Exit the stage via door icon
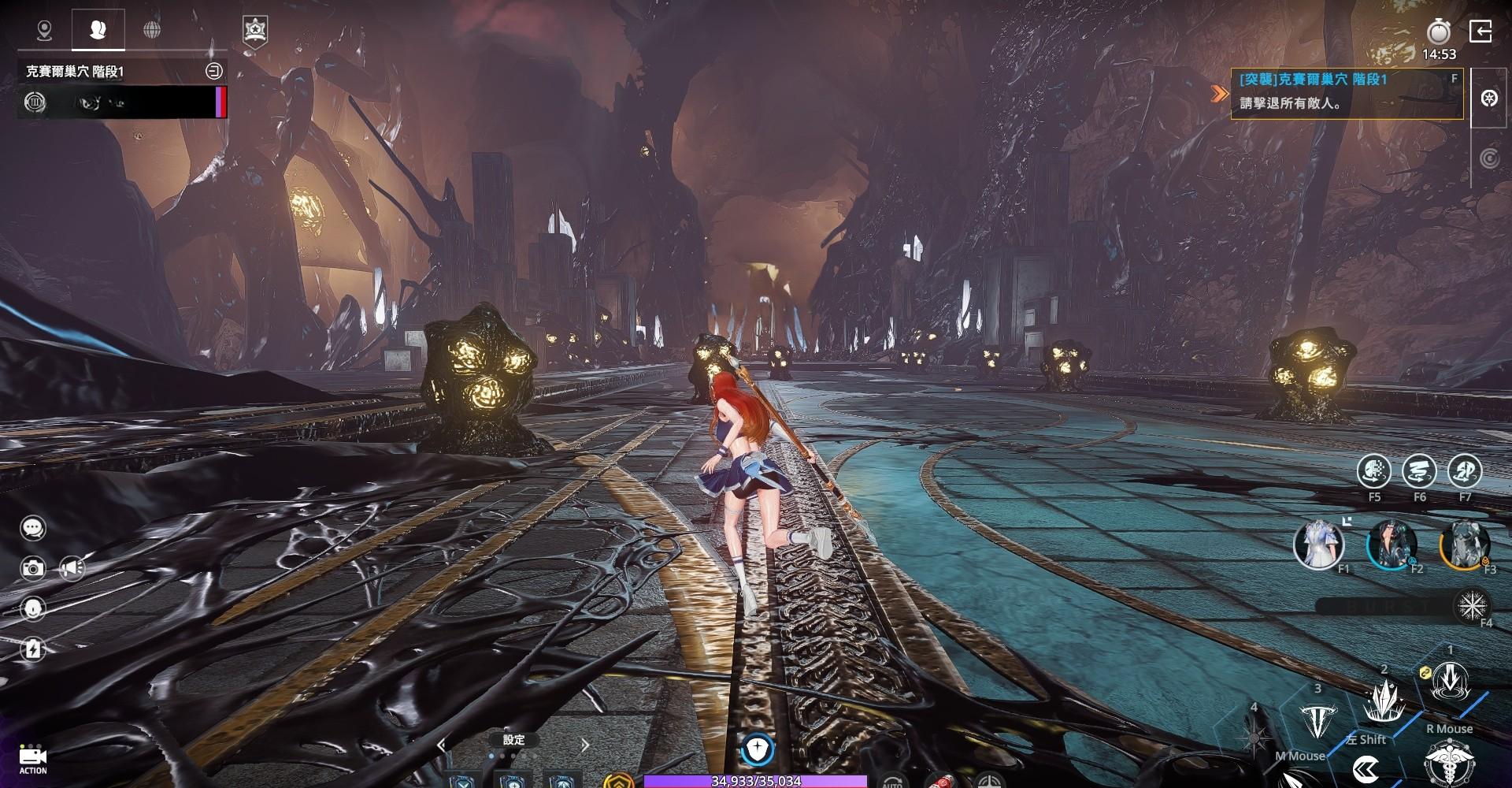The height and width of the screenshot is (788, 1512). coord(1481,32)
